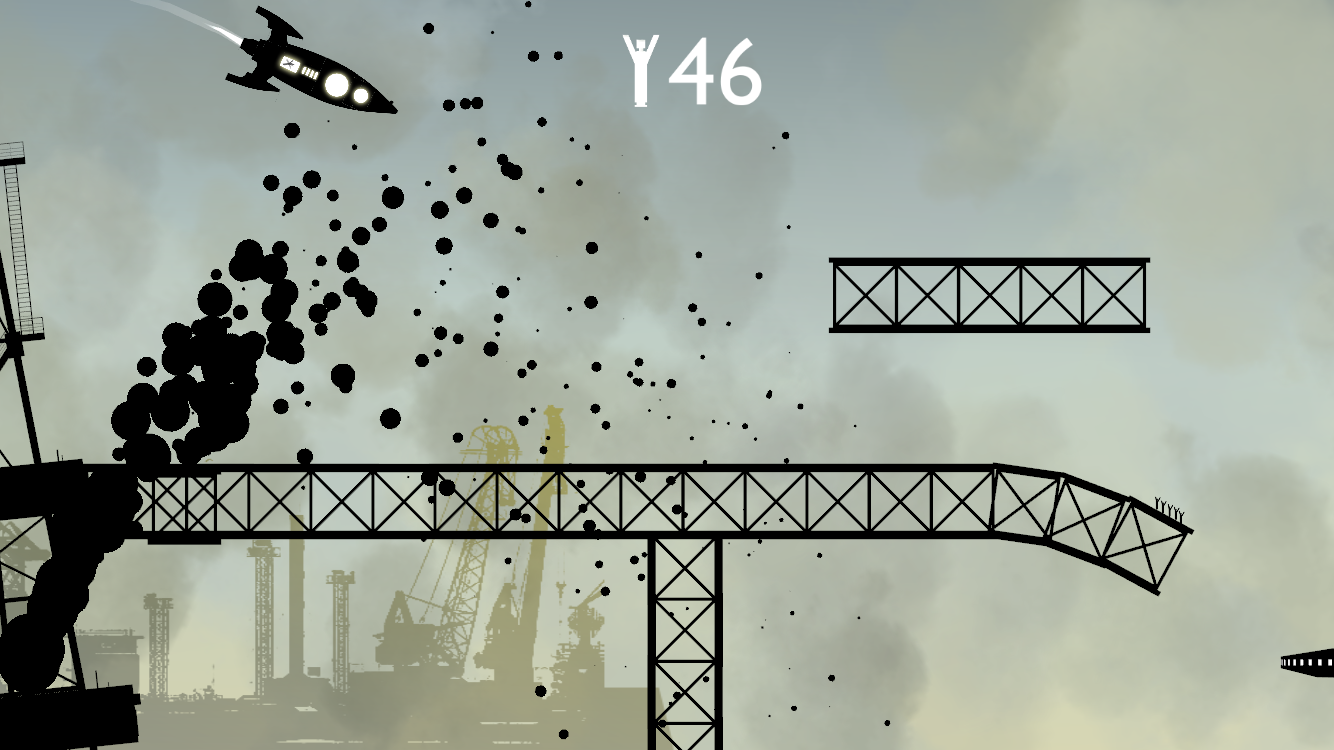The image size is (1334, 750).
Task: Click the floating horizontal truss platform
Action: pos(990,295)
